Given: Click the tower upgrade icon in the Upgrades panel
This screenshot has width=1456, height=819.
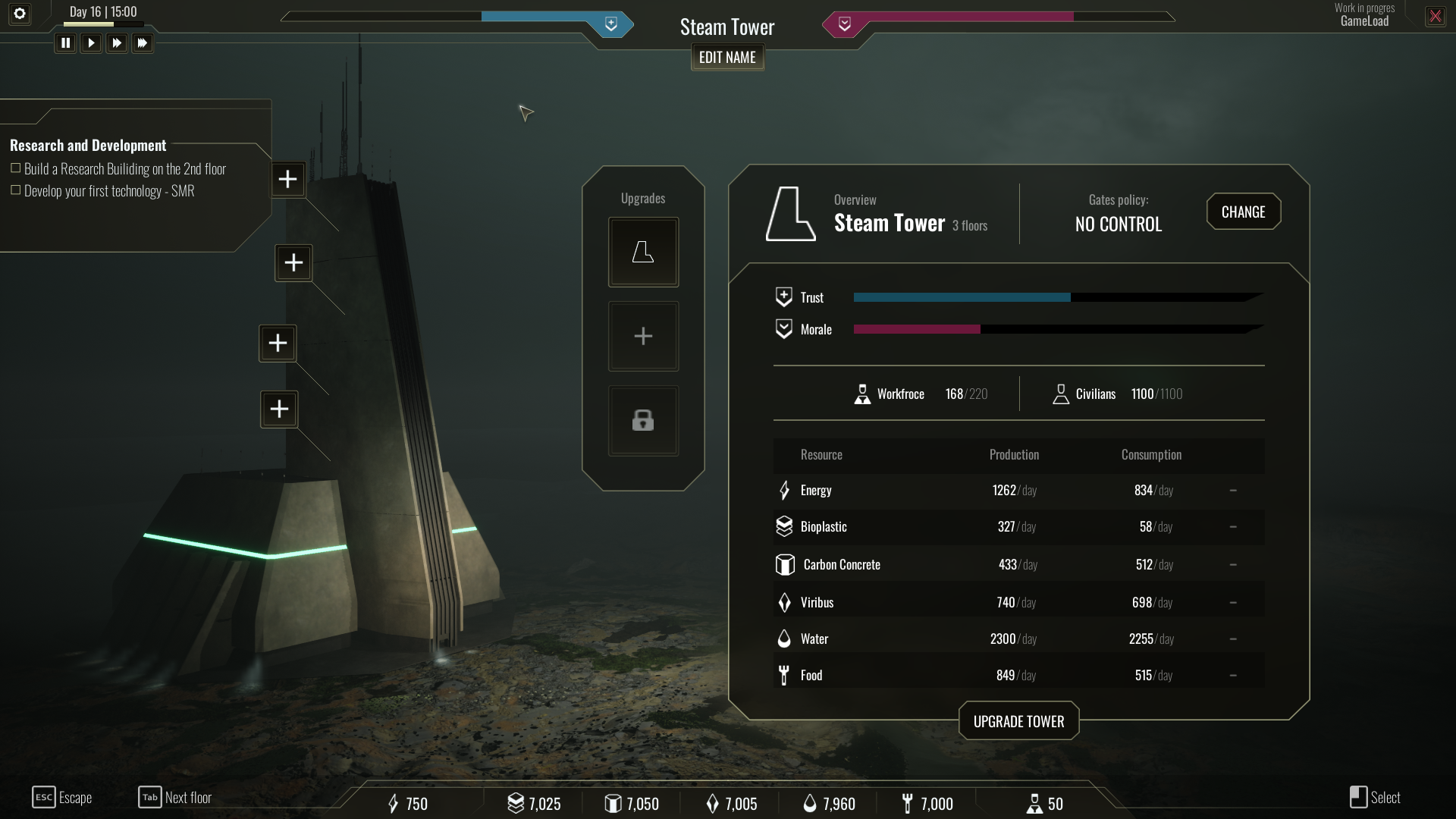Looking at the screenshot, I should (x=642, y=251).
